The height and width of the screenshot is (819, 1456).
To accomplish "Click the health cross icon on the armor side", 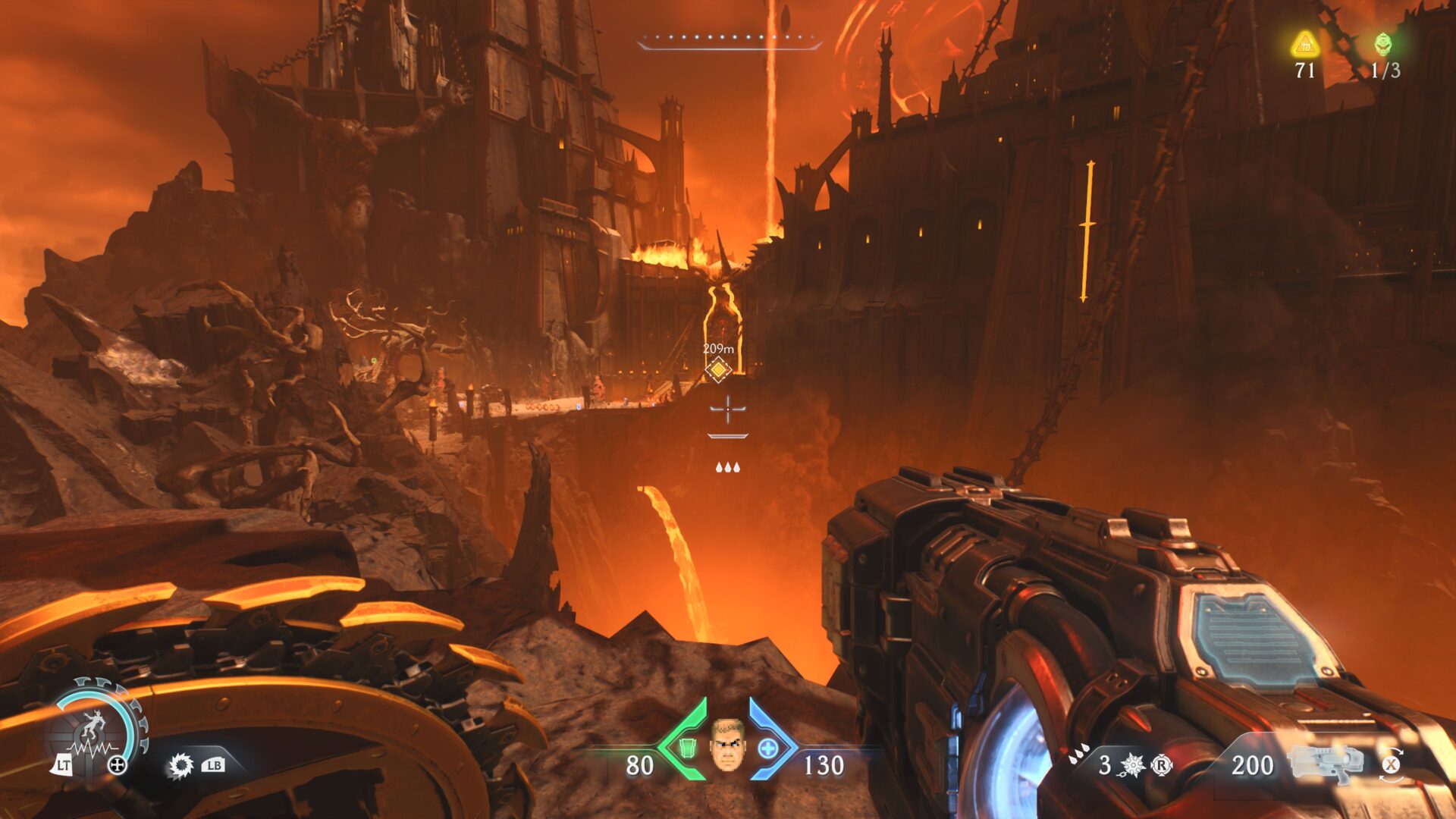I will point(767,748).
